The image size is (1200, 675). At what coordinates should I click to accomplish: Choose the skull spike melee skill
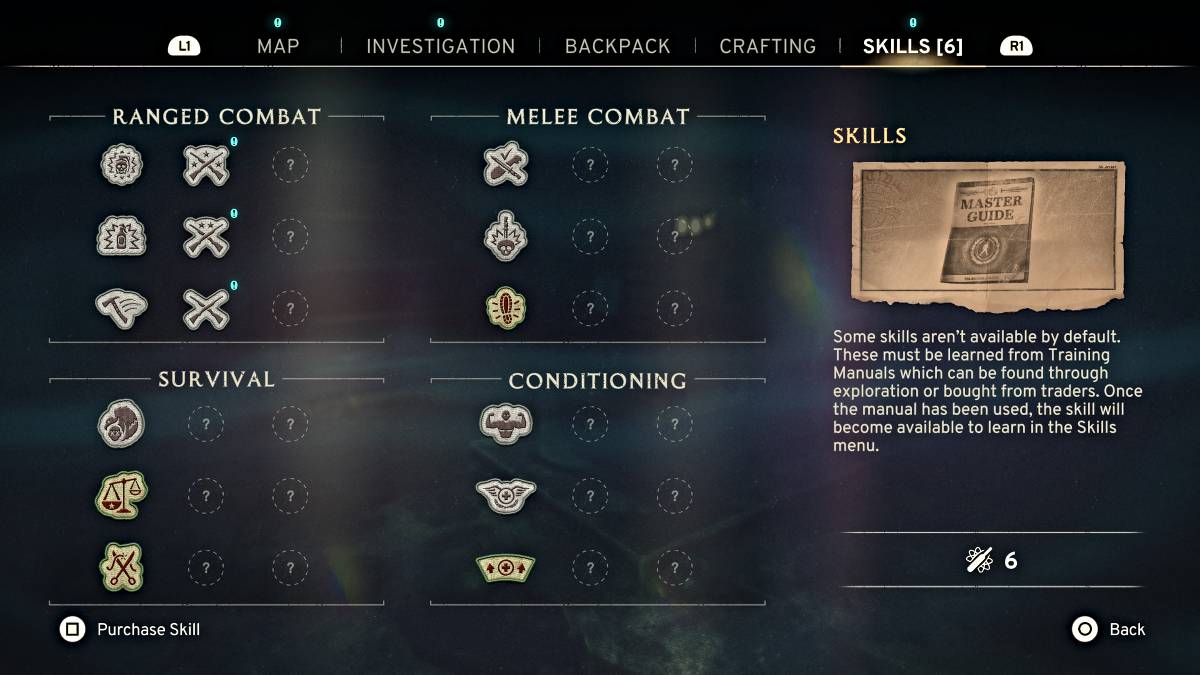505,238
